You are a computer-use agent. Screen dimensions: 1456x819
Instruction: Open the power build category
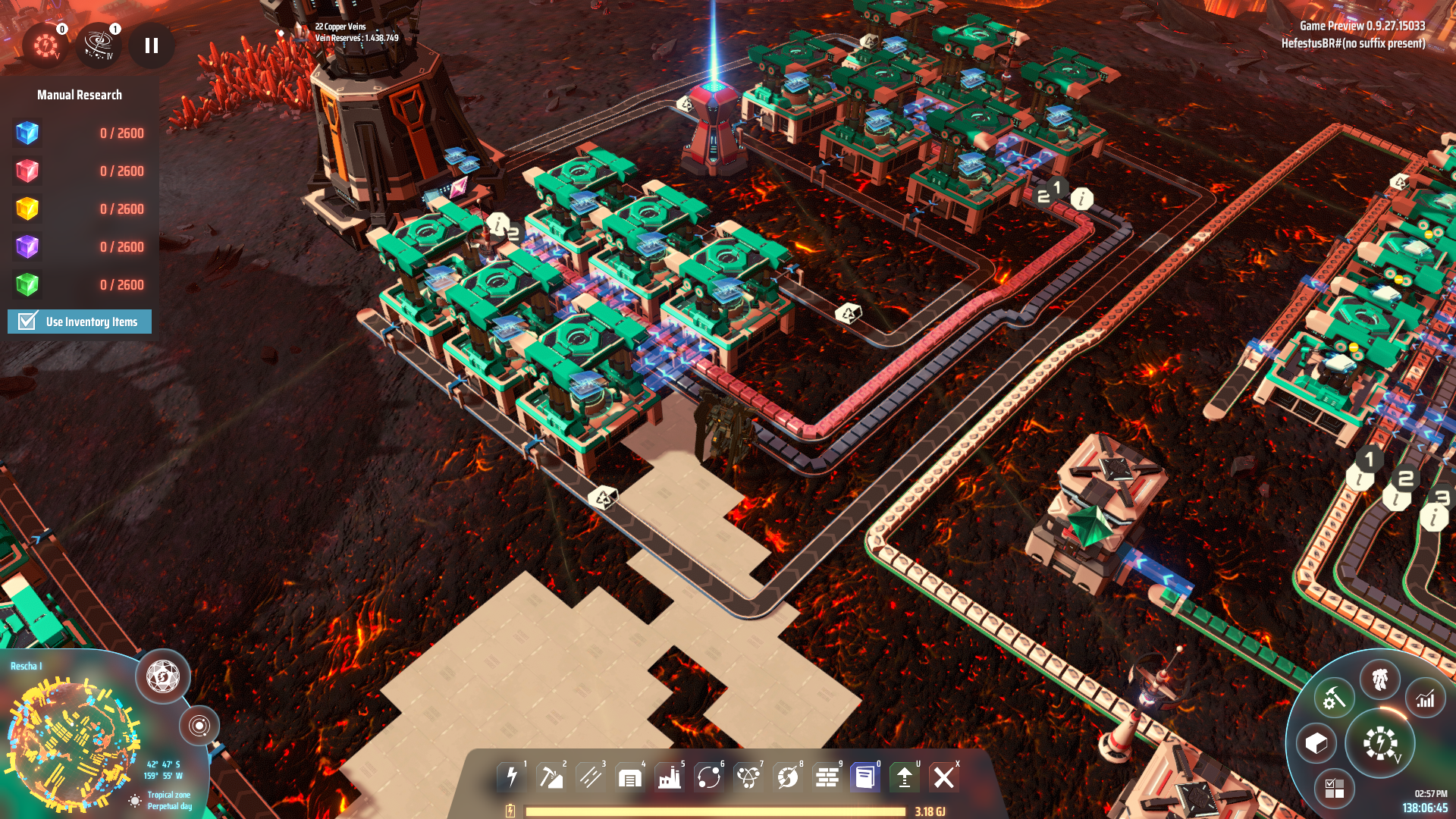point(512,777)
